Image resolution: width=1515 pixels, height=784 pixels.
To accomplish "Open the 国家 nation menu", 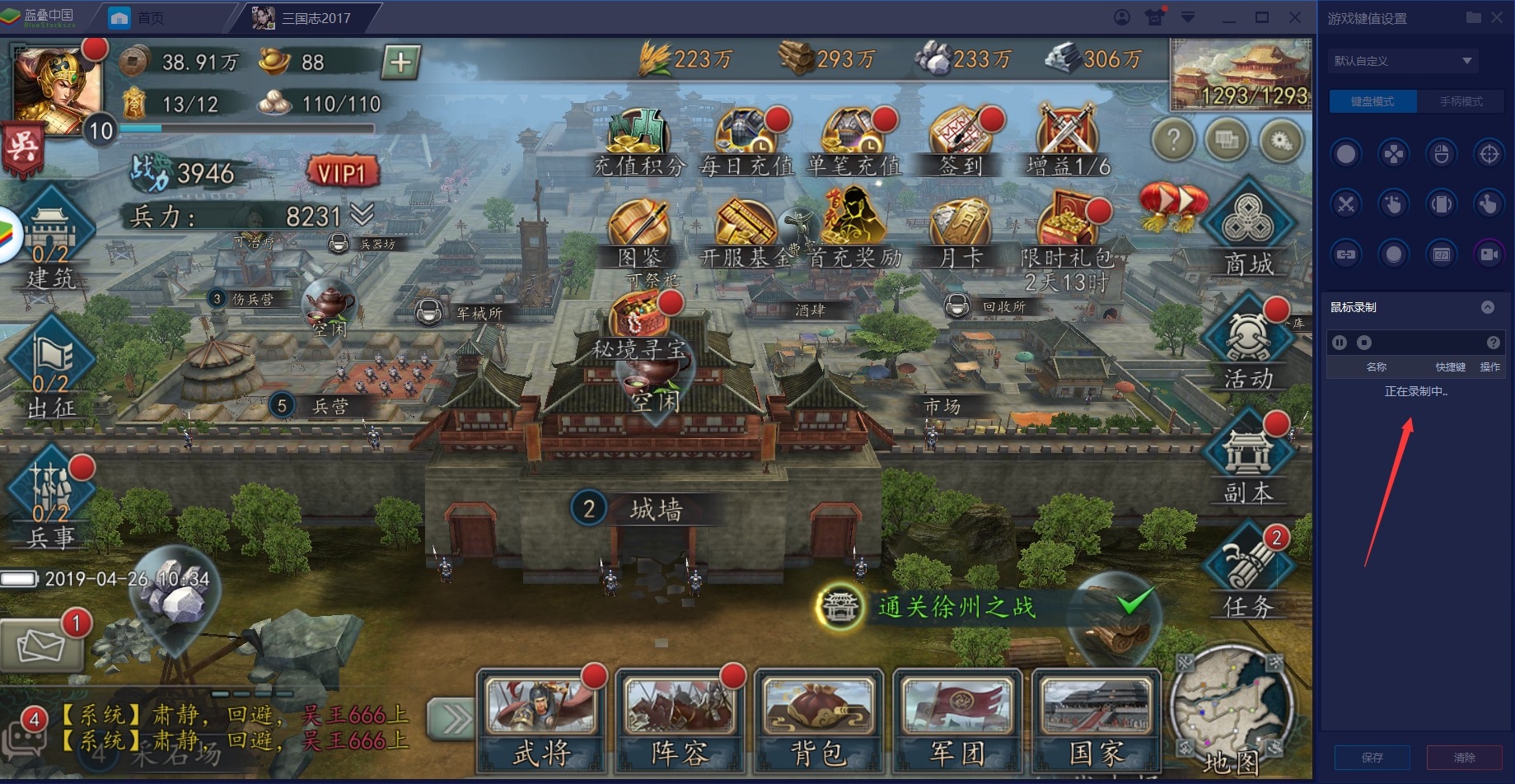I will point(1096,719).
